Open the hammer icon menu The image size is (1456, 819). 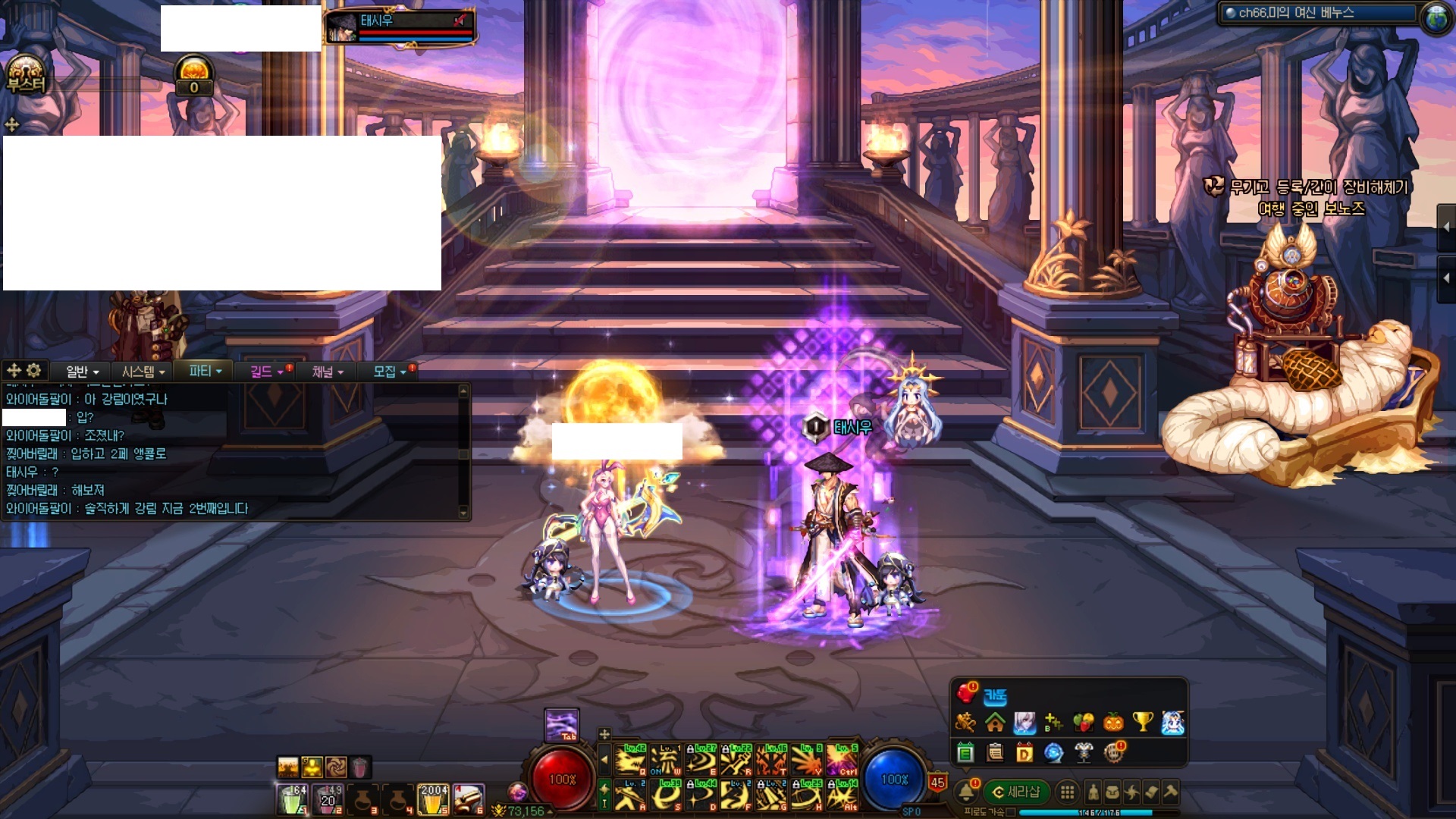point(1170,792)
